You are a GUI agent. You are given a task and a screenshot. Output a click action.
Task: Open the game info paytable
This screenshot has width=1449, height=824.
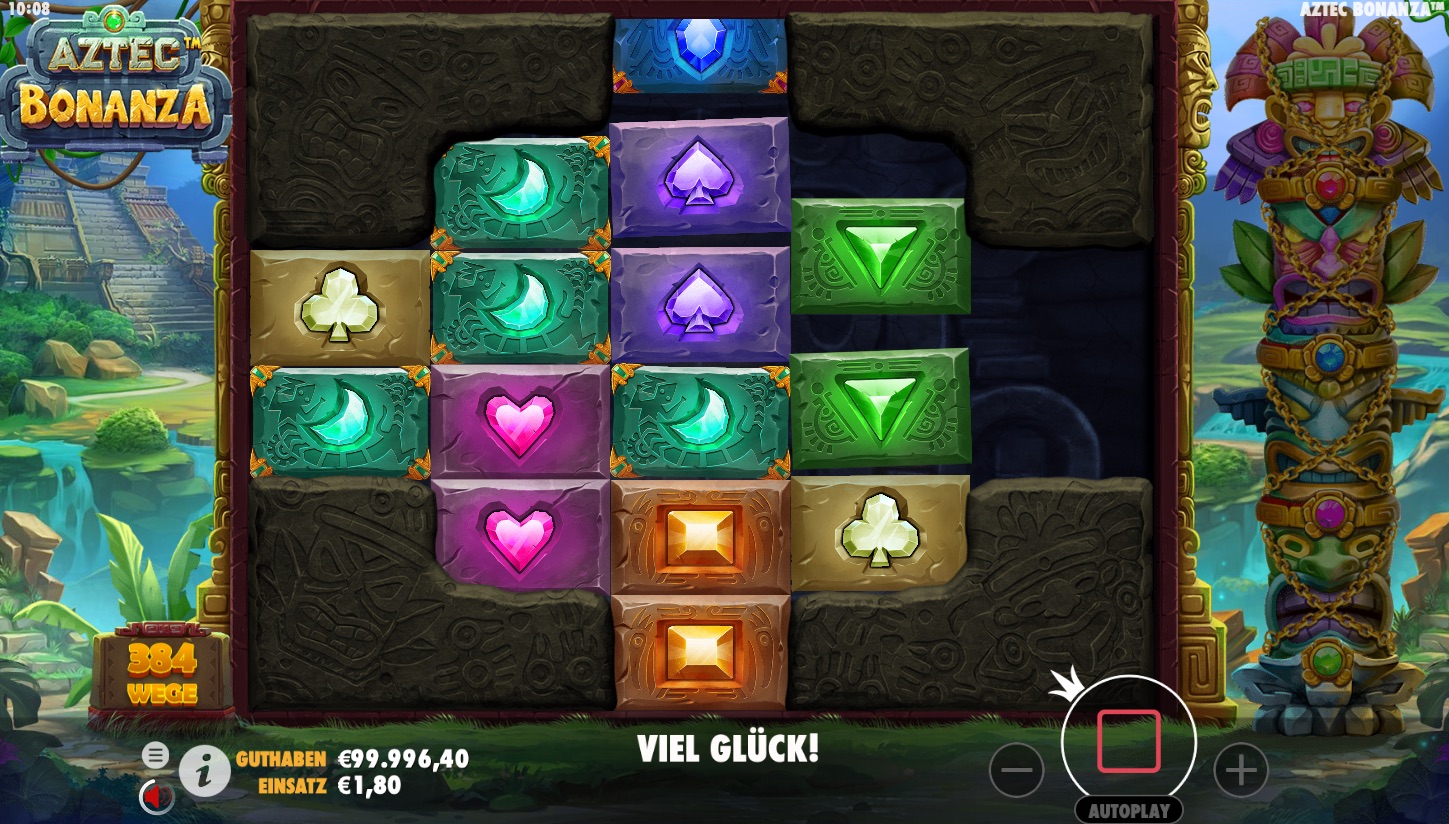pyautogui.click(x=204, y=771)
